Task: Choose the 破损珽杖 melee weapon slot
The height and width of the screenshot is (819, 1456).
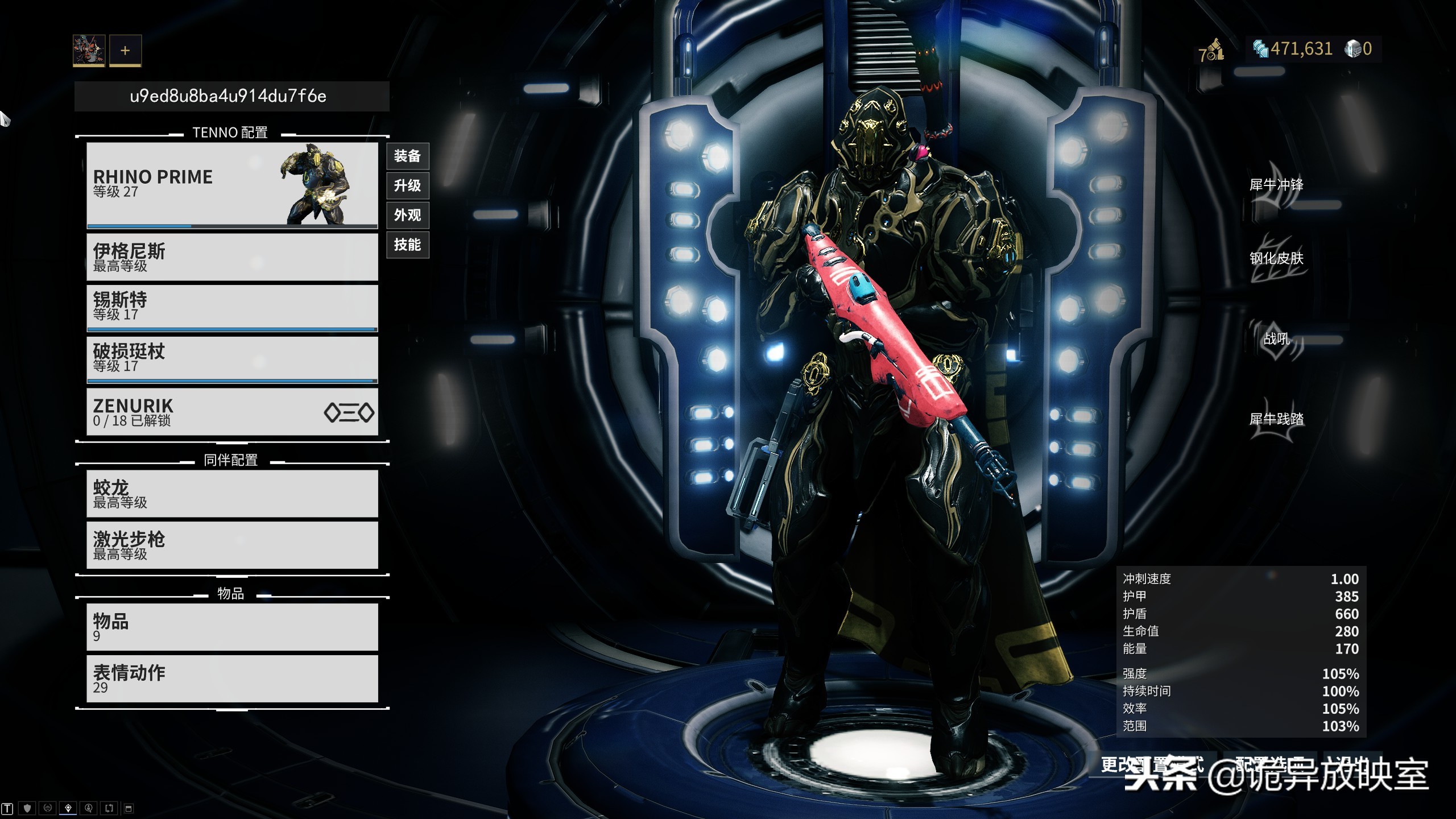Action: point(232,359)
